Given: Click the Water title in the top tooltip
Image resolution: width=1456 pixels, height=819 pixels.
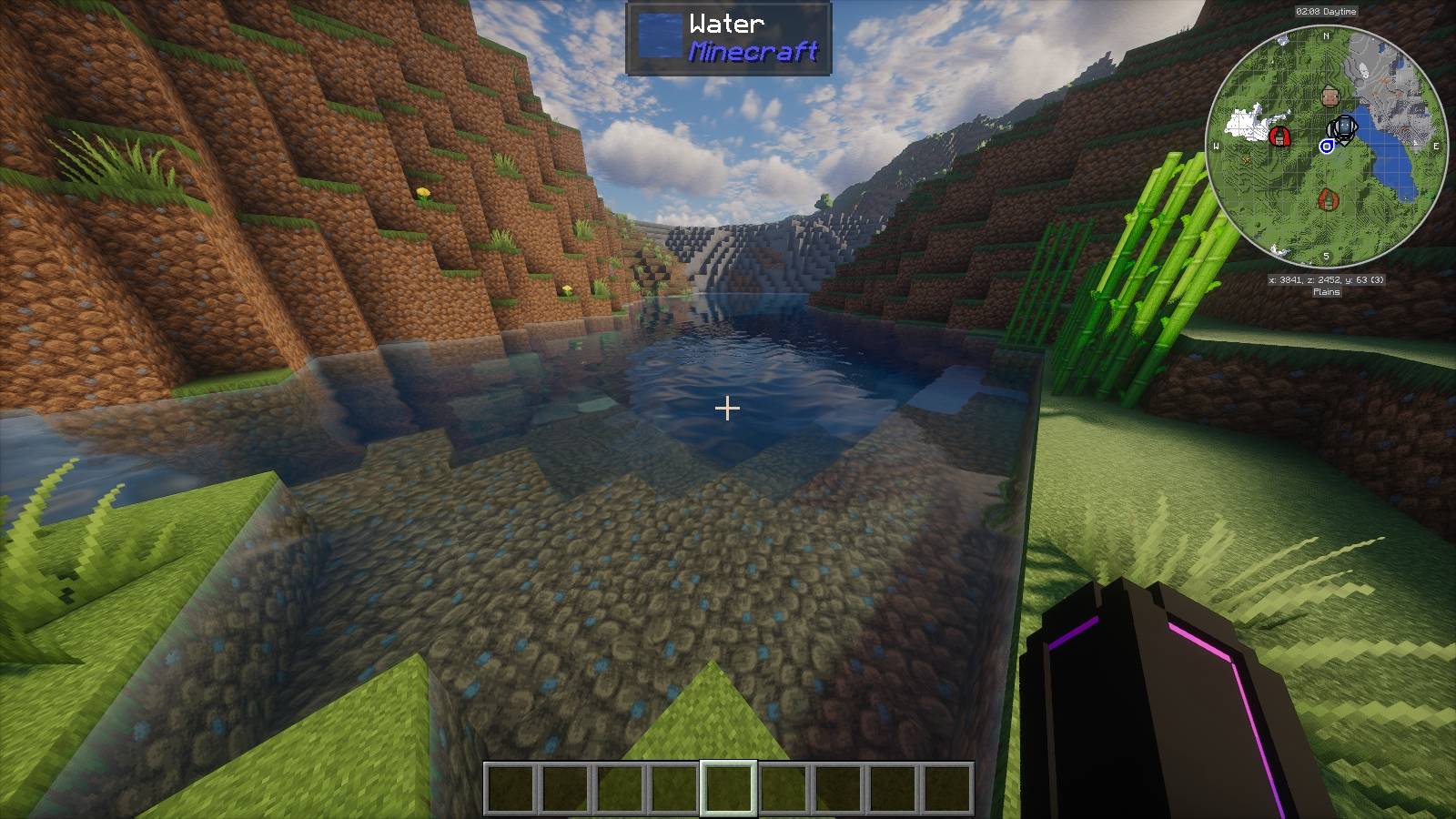Looking at the screenshot, I should tap(725, 23).
